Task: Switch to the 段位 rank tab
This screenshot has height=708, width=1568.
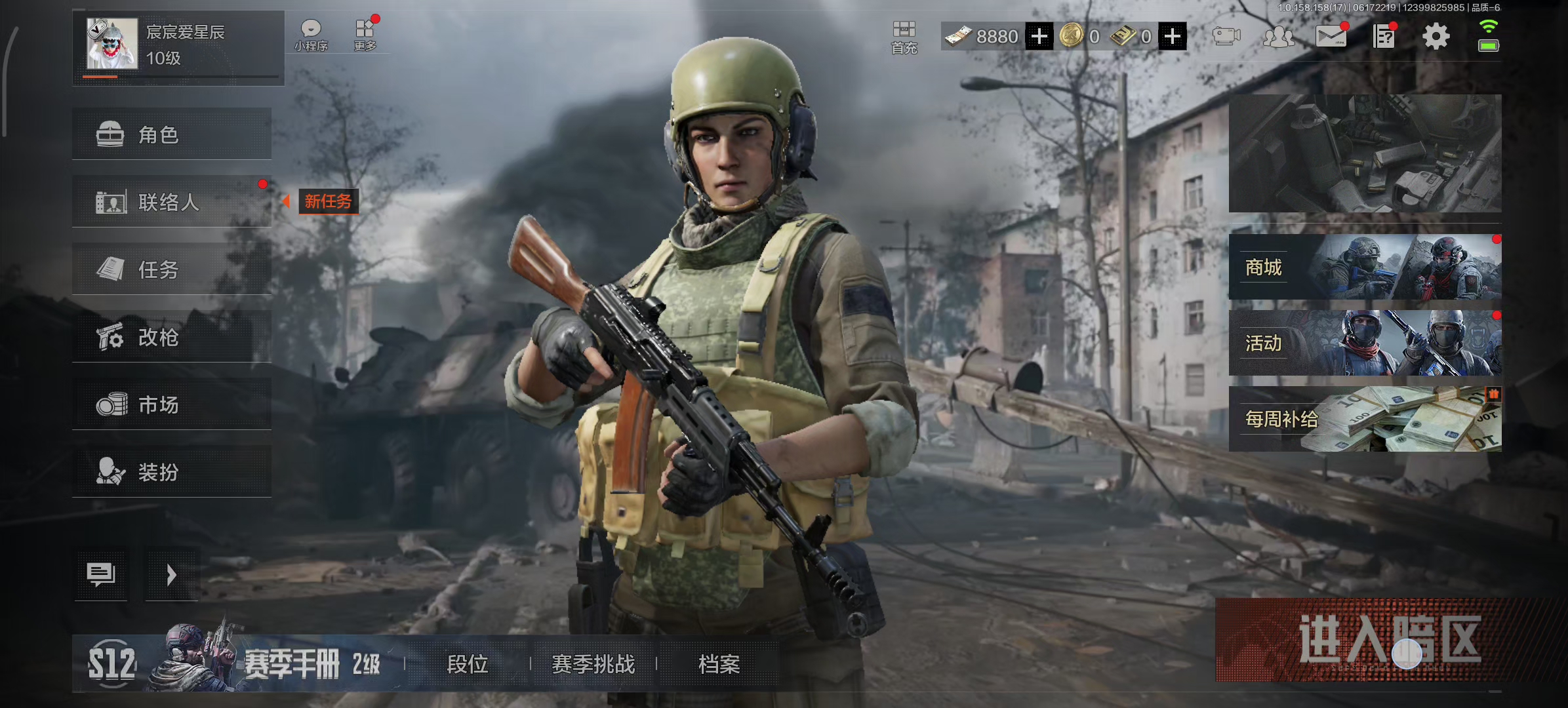Action: point(467,664)
